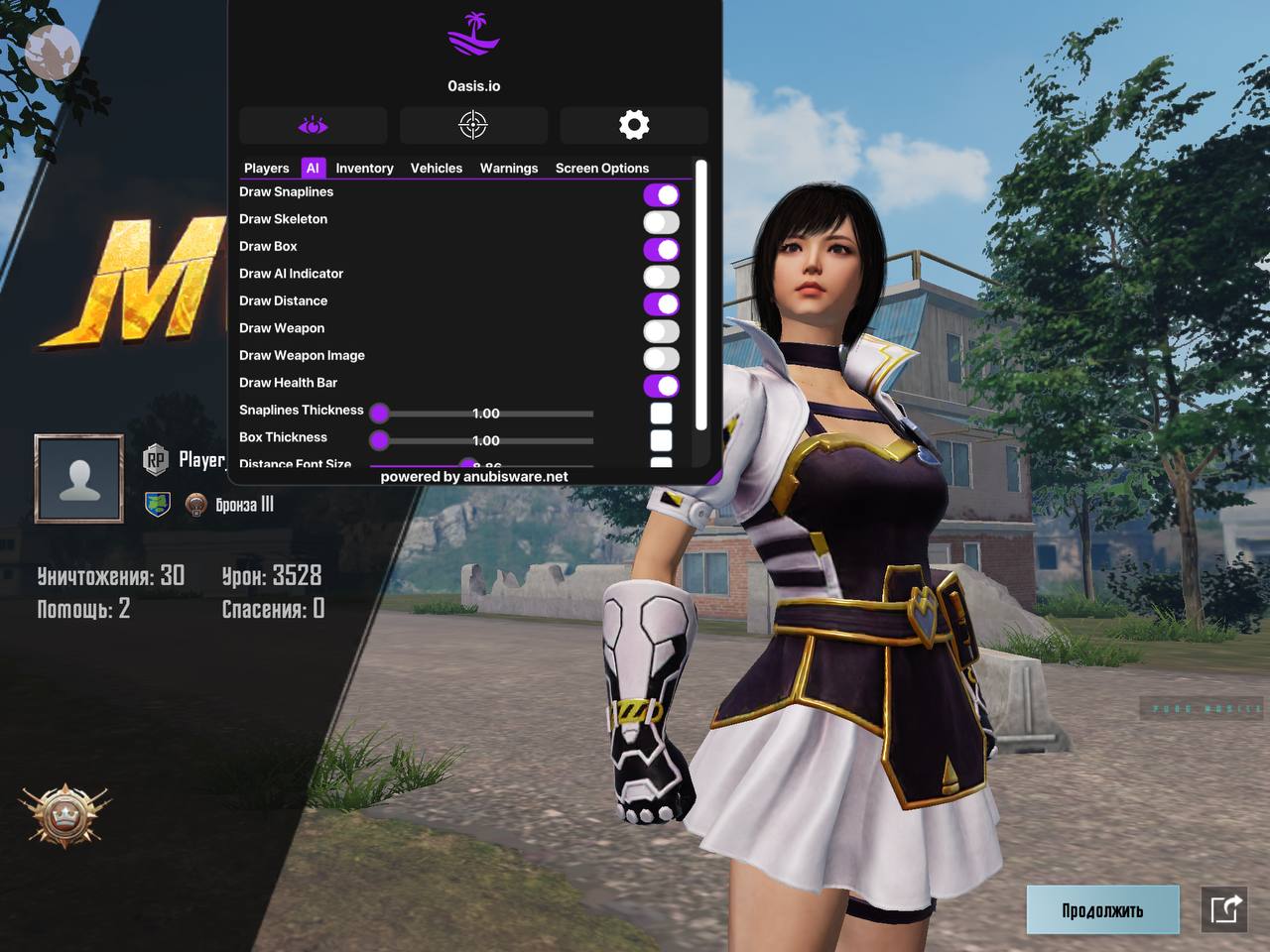1270x952 pixels.
Task: Turn on Draw Weapon Image
Action: pyautogui.click(x=661, y=359)
